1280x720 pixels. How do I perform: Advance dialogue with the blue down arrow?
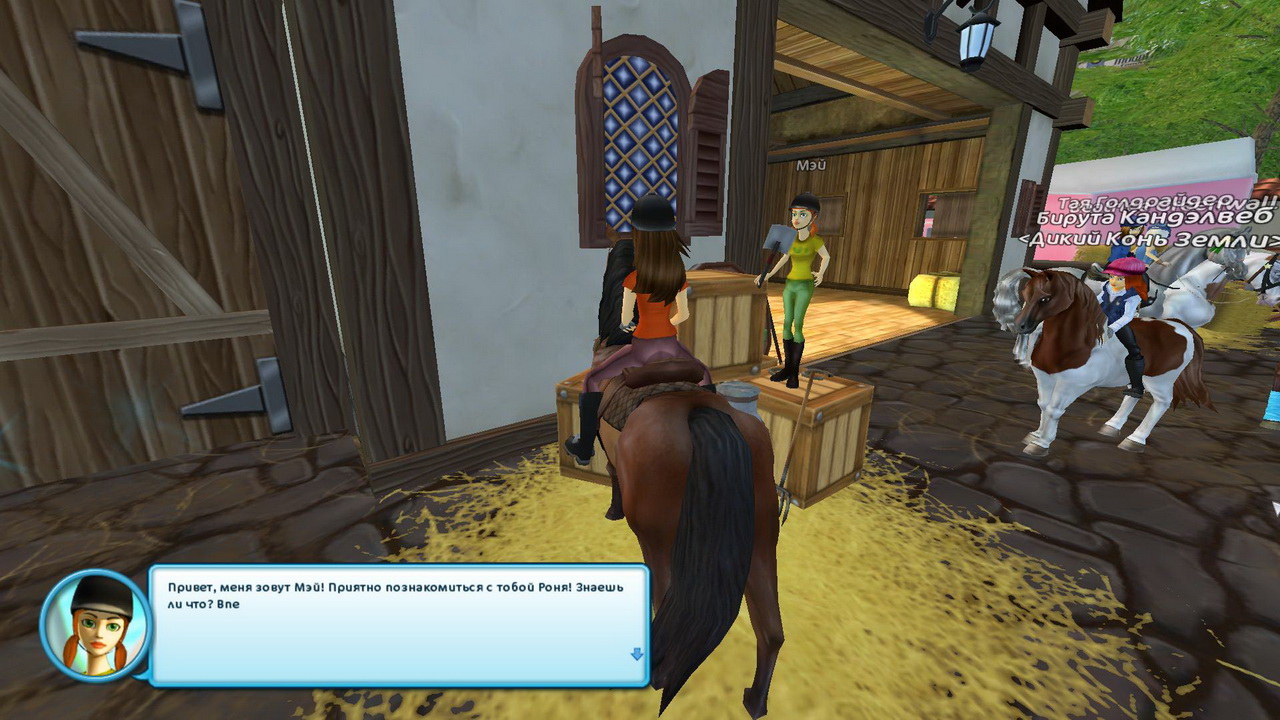click(636, 654)
